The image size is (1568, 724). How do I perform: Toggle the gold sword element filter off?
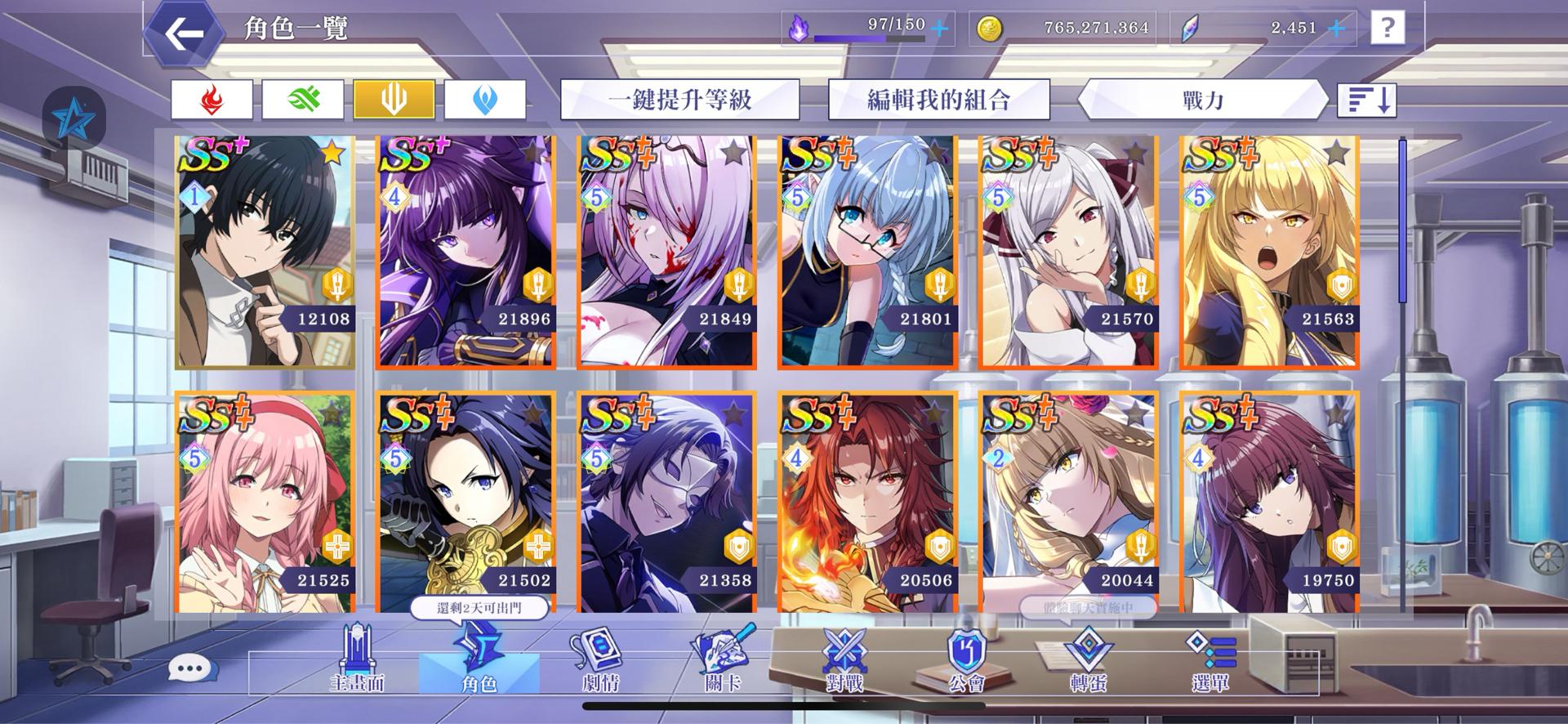tap(395, 98)
